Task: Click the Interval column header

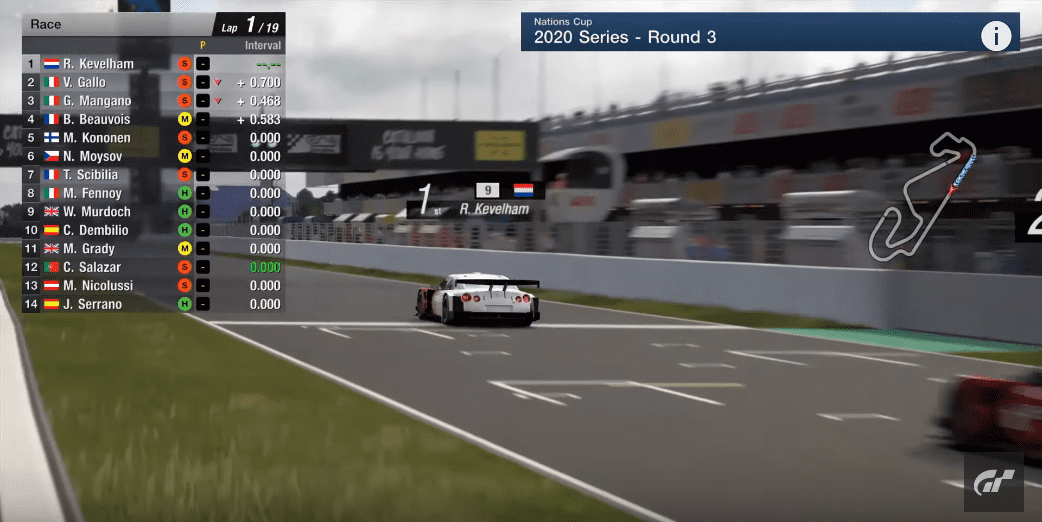Action: 263,45
